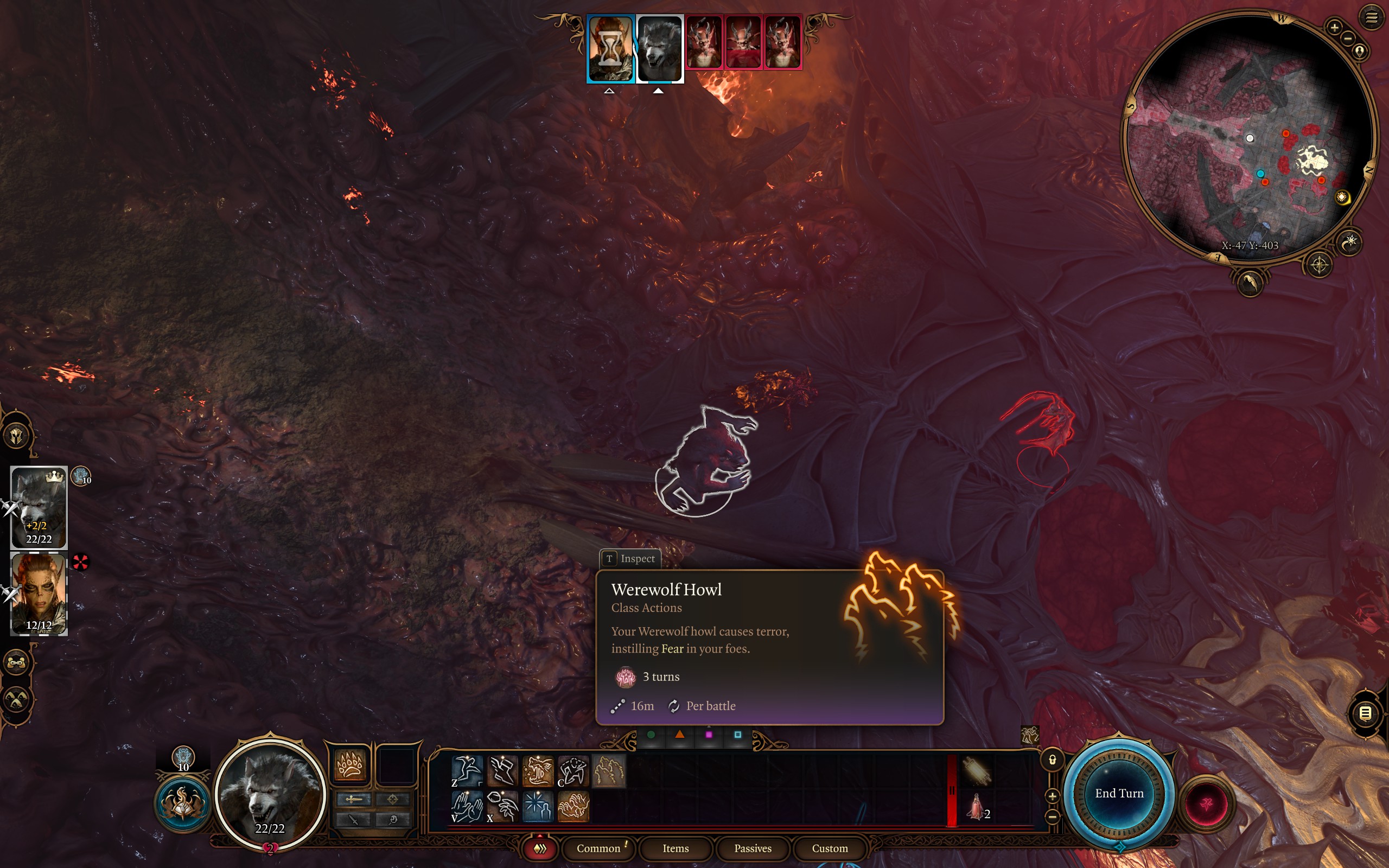Use the red potion from the hotbar
The image size is (1389, 868).
[976, 806]
